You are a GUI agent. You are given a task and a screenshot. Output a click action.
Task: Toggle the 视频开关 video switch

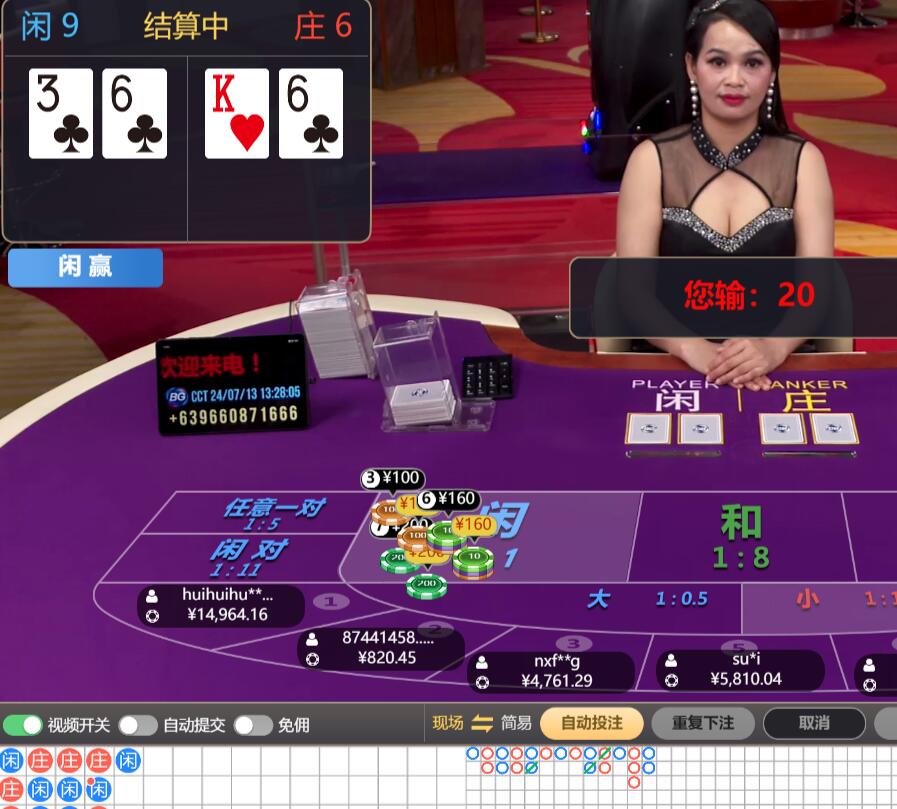24,725
